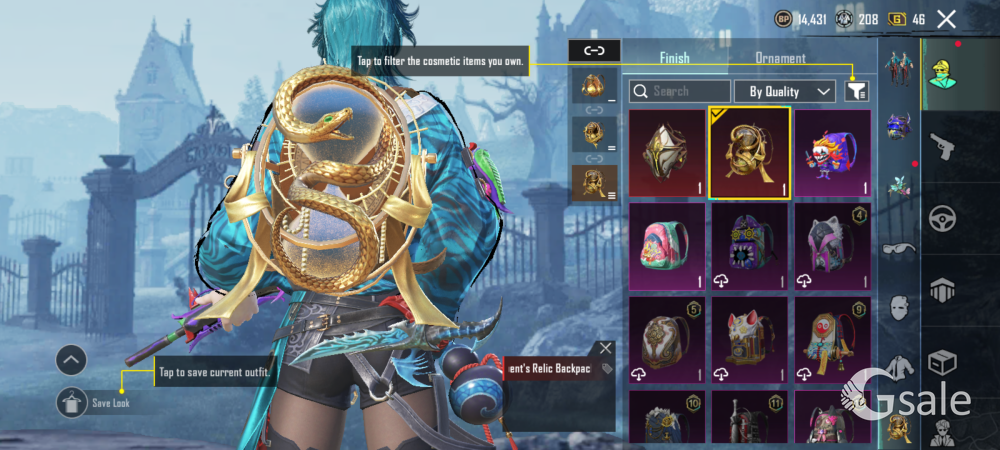
Task: Toggle the owned-items filter funnel icon
Action: [856, 91]
